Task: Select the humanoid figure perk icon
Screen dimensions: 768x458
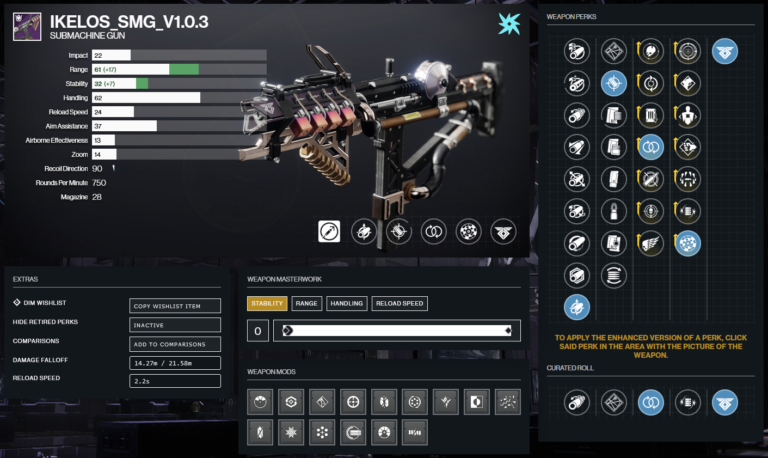Action: [x=688, y=116]
